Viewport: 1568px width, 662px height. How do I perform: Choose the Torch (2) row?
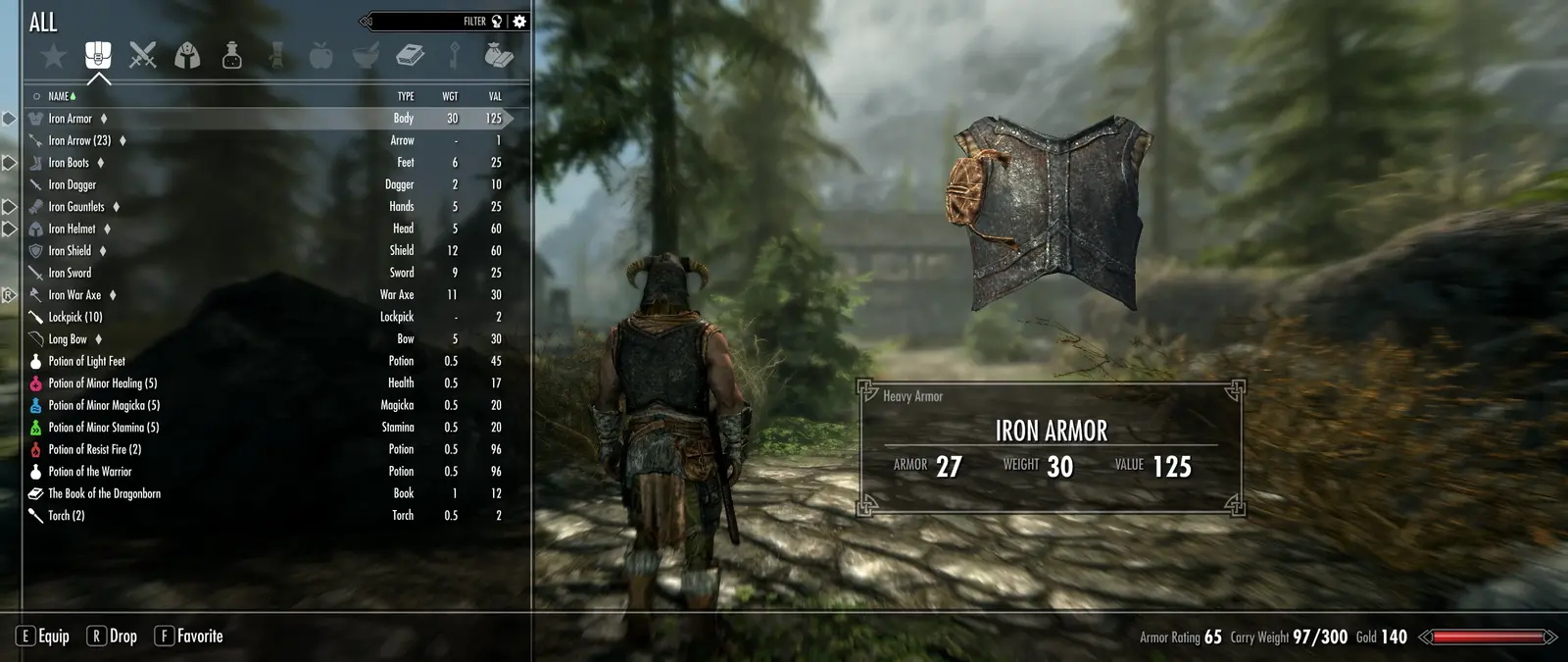click(67, 516)
